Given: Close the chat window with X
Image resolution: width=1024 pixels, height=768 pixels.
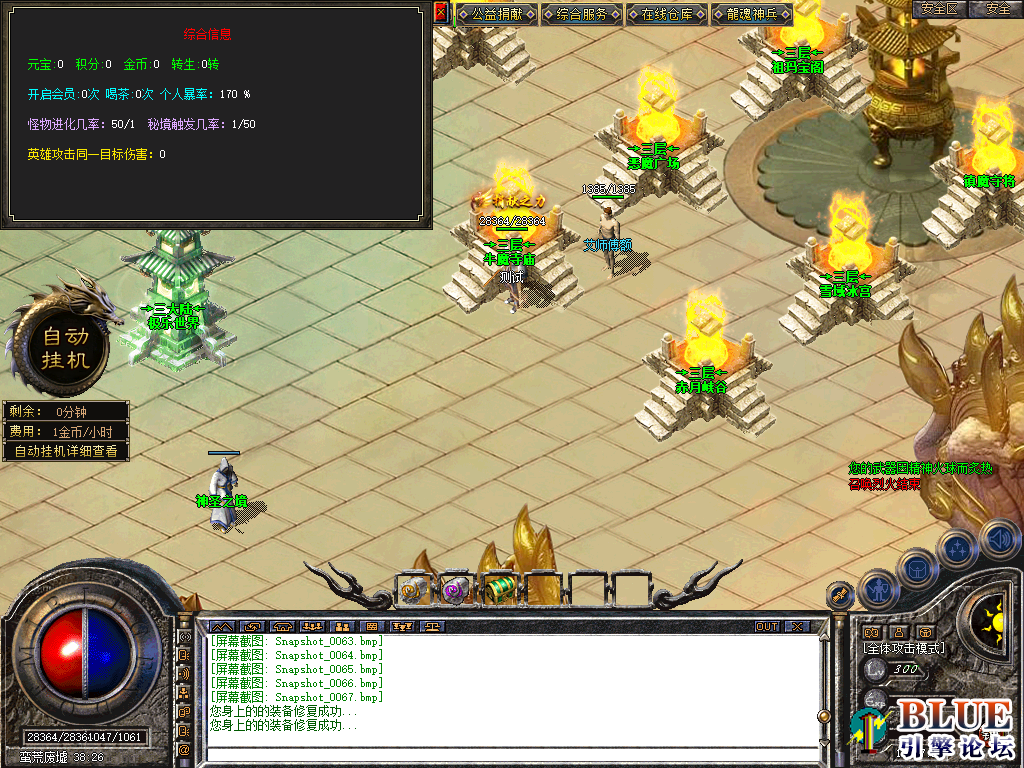Looking at the screenshot, I should (x=796, y=627).
